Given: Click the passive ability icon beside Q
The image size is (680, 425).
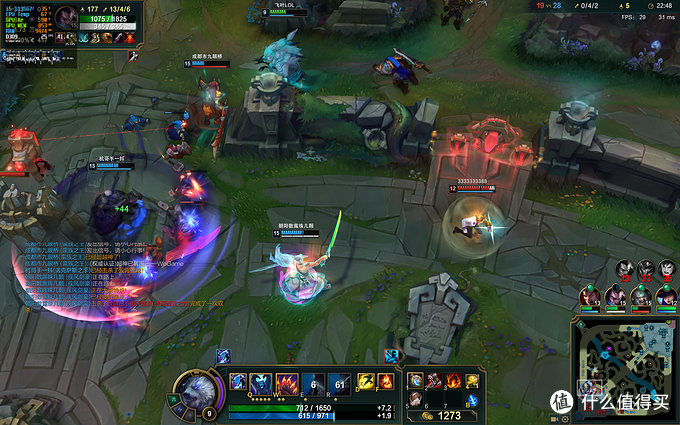Looking at the screenshot, I should coord(237,382).
